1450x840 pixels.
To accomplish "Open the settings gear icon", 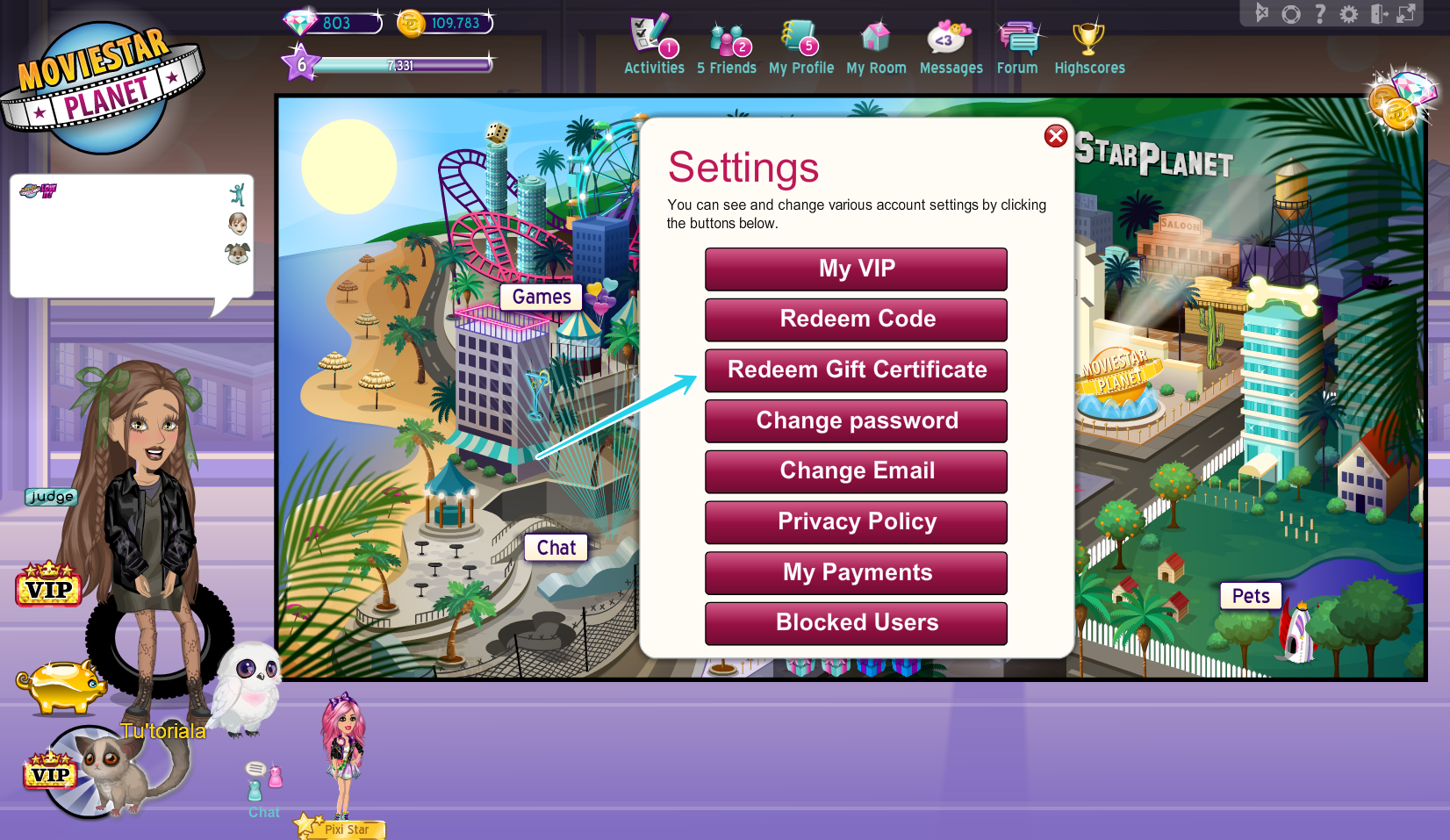I will click(1349, 14).
